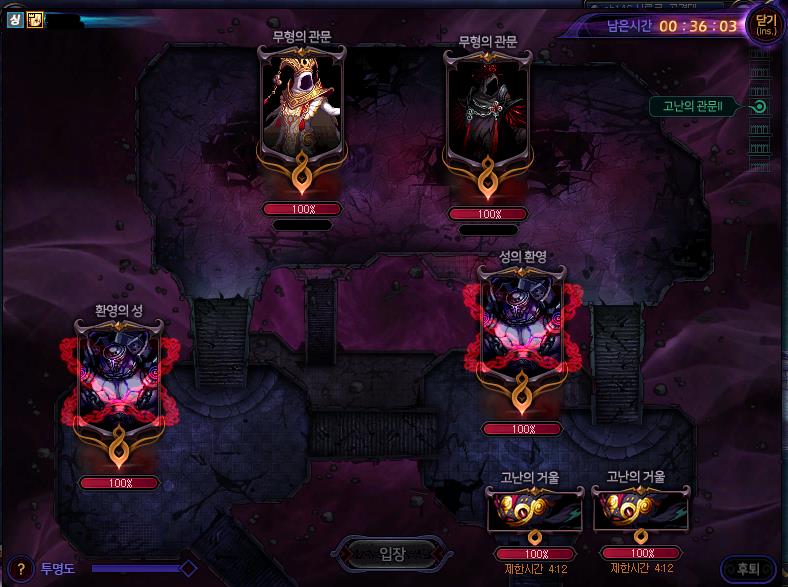Open the question mark help button
The height and width of the screenshot is (587, 788).
(20, 568)
